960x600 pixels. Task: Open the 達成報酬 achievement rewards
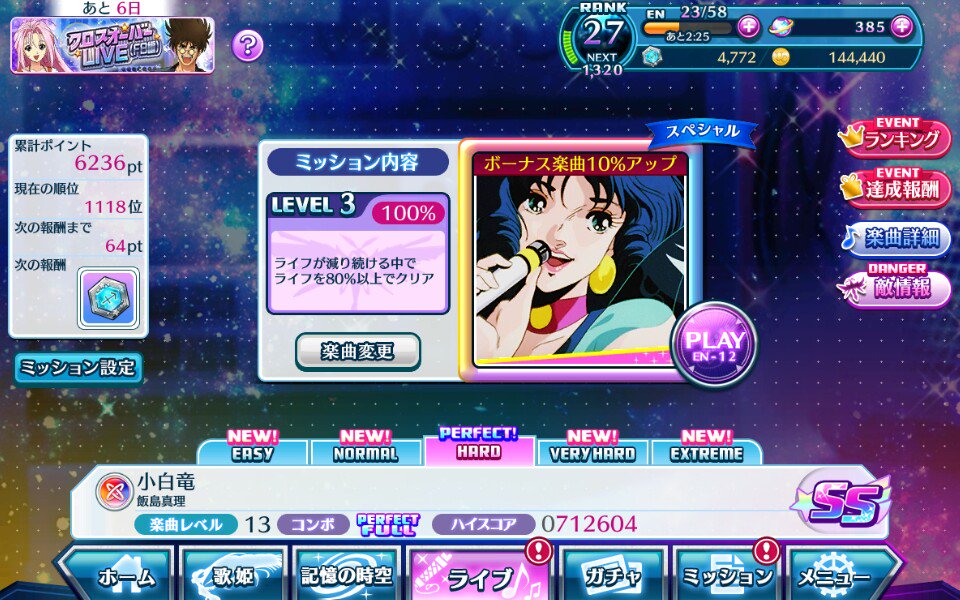pos(897,188)
